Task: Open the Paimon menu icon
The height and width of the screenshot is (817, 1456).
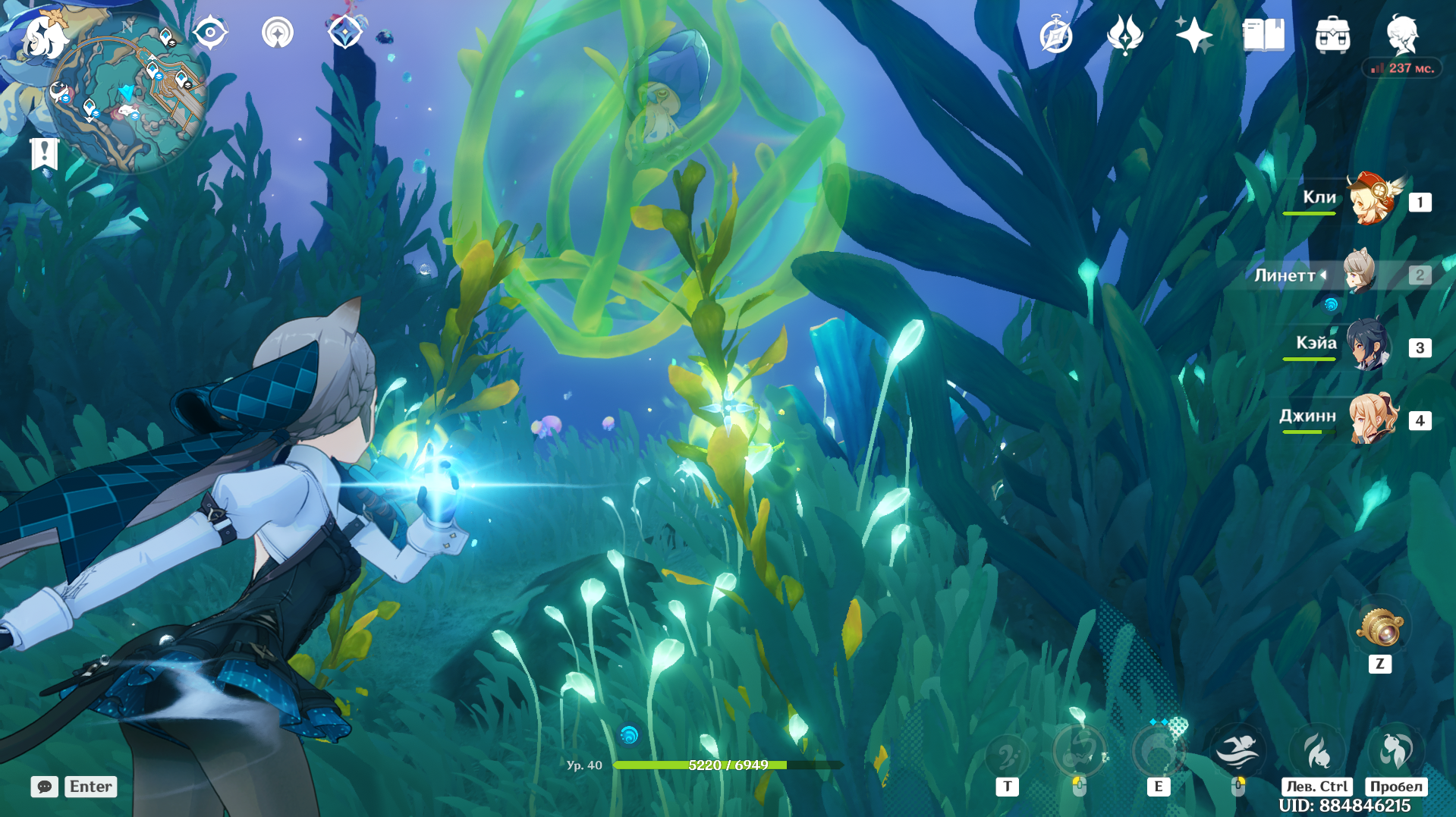Action: click(x=44, y=36)
